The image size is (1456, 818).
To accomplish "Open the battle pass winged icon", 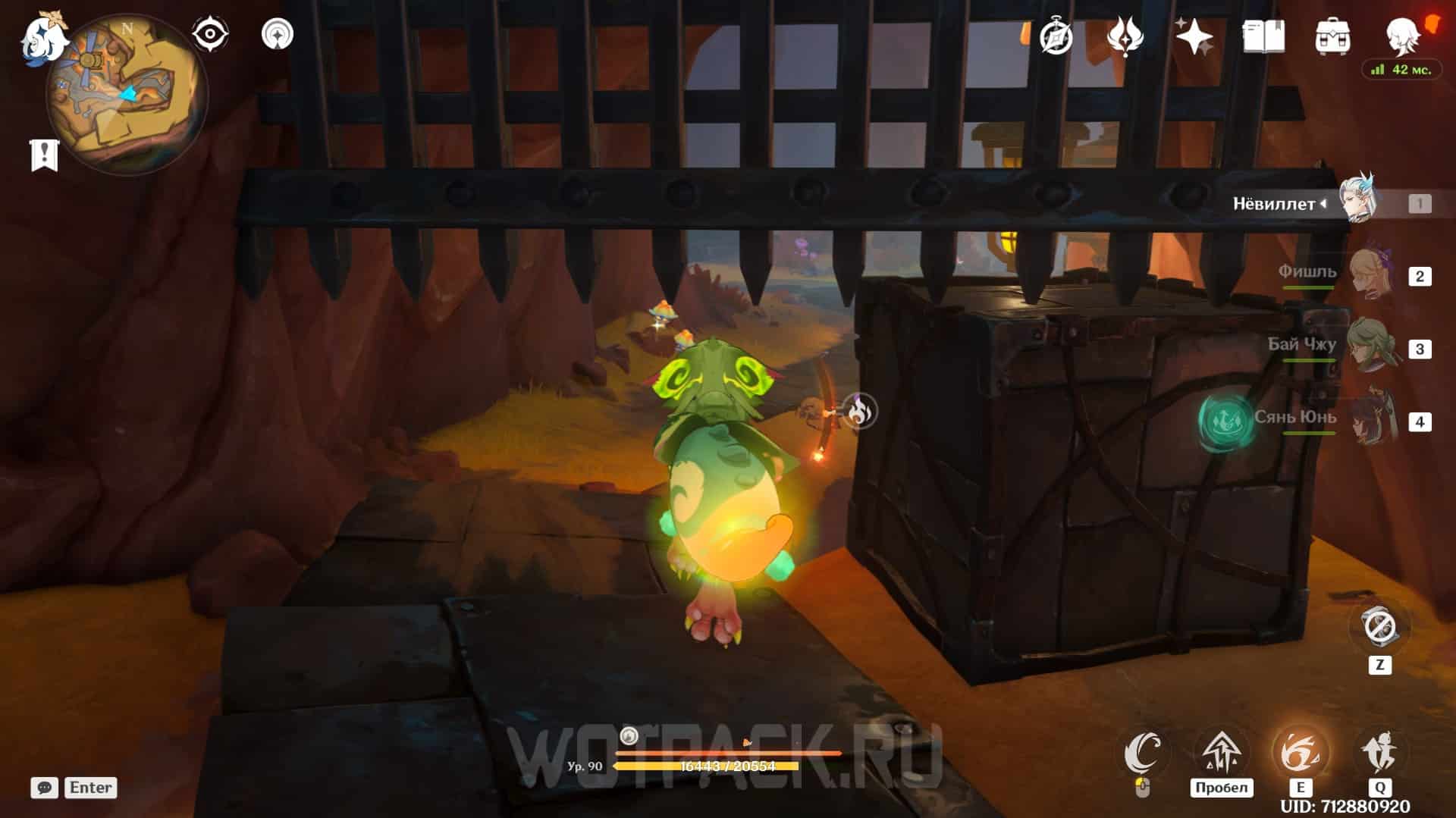I will 1125,36.
